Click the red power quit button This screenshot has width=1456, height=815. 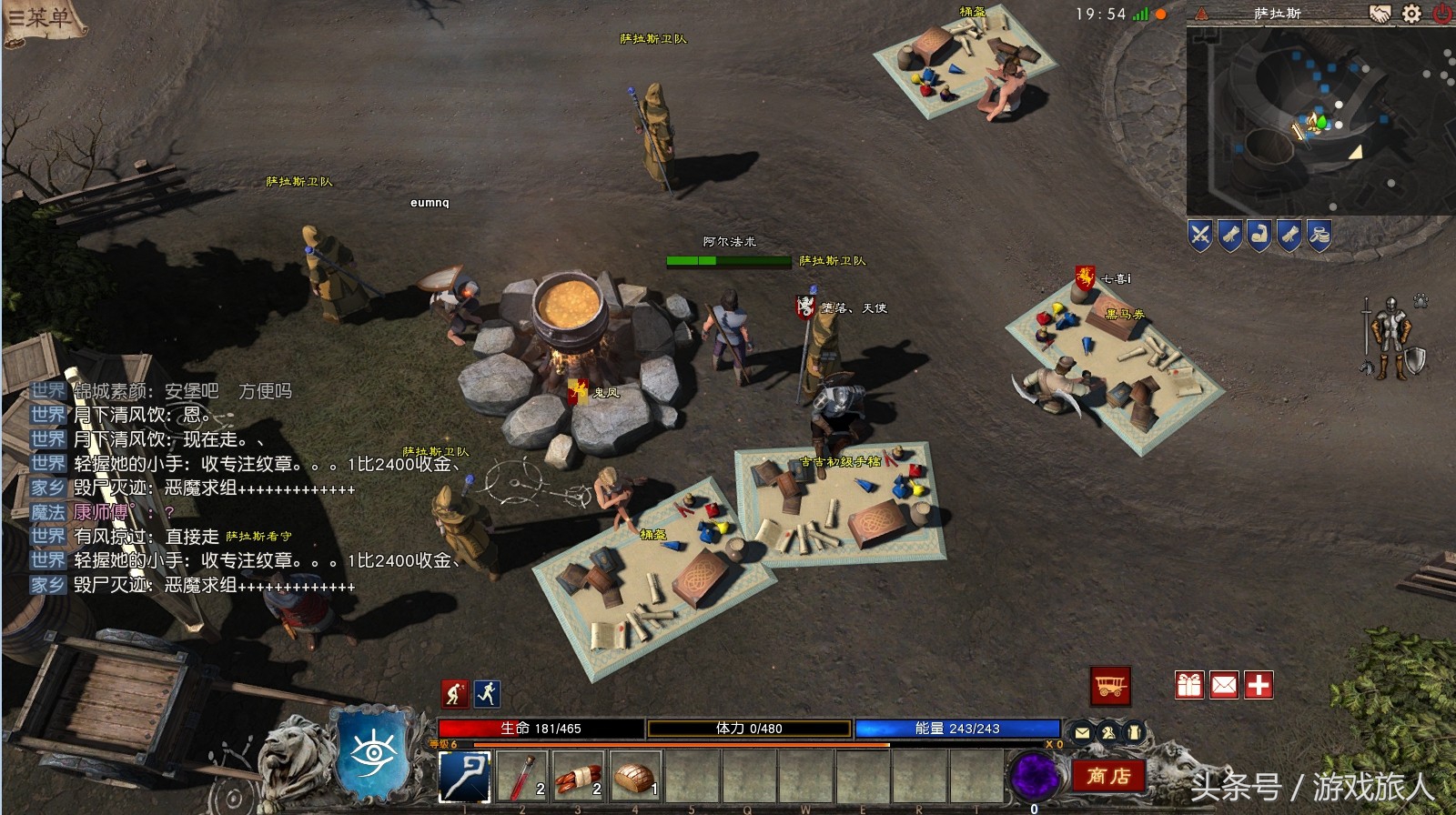[x=1442, y=14]
